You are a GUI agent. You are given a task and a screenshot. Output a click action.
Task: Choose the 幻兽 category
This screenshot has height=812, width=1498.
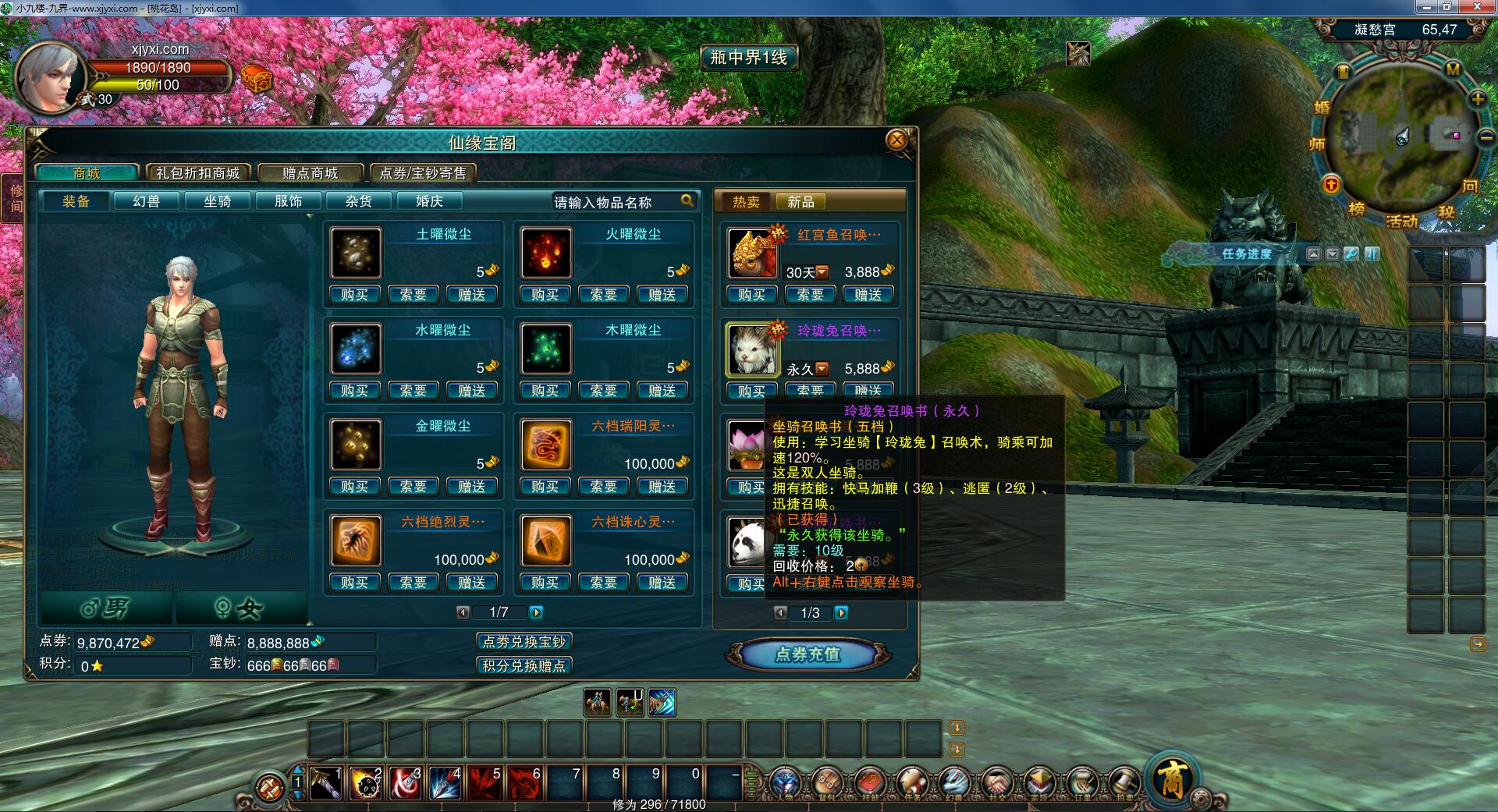146,201
